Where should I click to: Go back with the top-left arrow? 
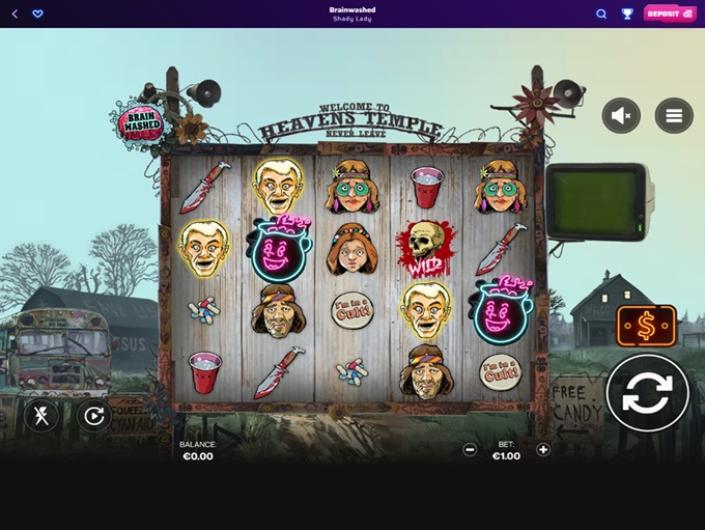[x=15, y=14]
